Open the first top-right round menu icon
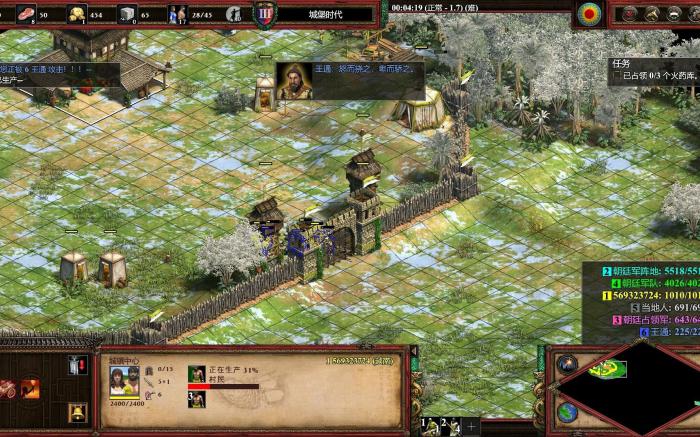 (x=630, y=14)
